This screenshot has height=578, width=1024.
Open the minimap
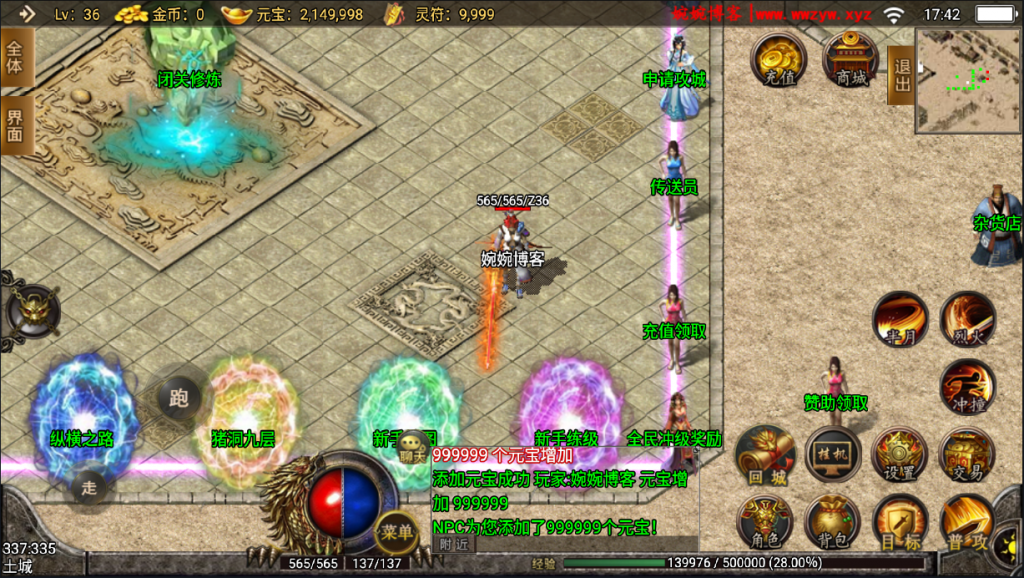pyautogui.click(x=968, y=80)
